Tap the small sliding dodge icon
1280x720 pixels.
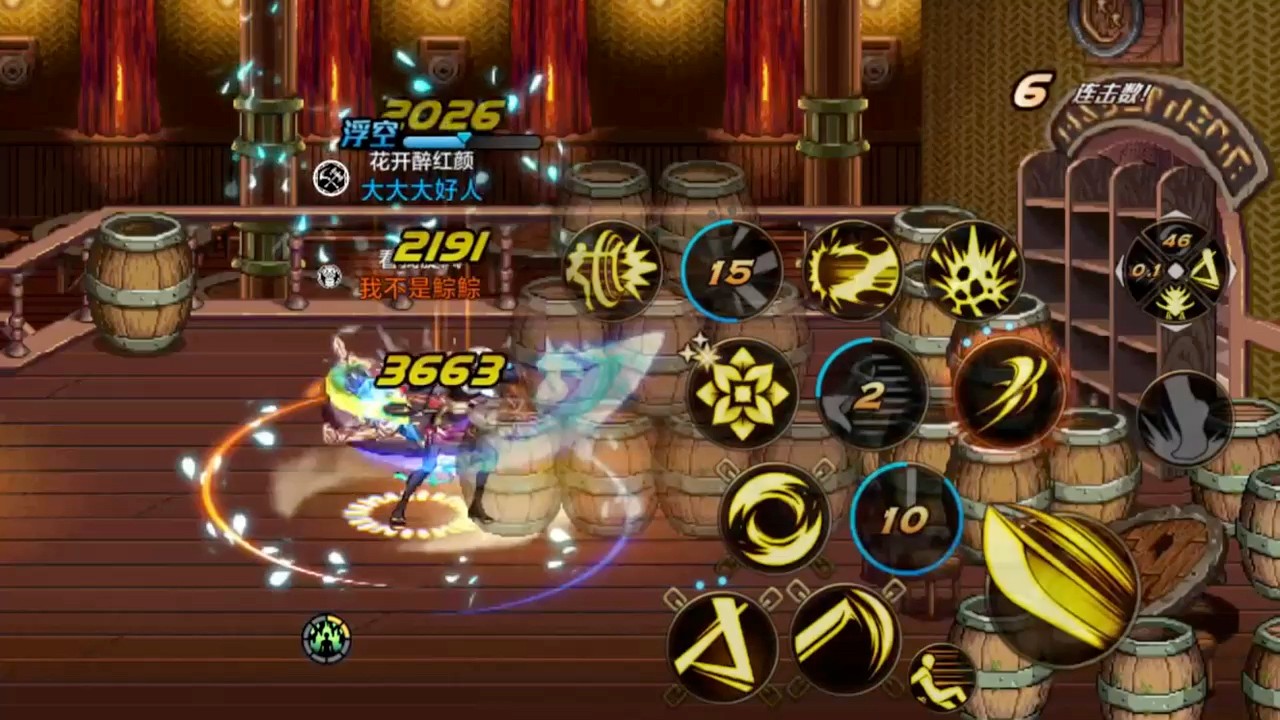click(x=941, y=678)
